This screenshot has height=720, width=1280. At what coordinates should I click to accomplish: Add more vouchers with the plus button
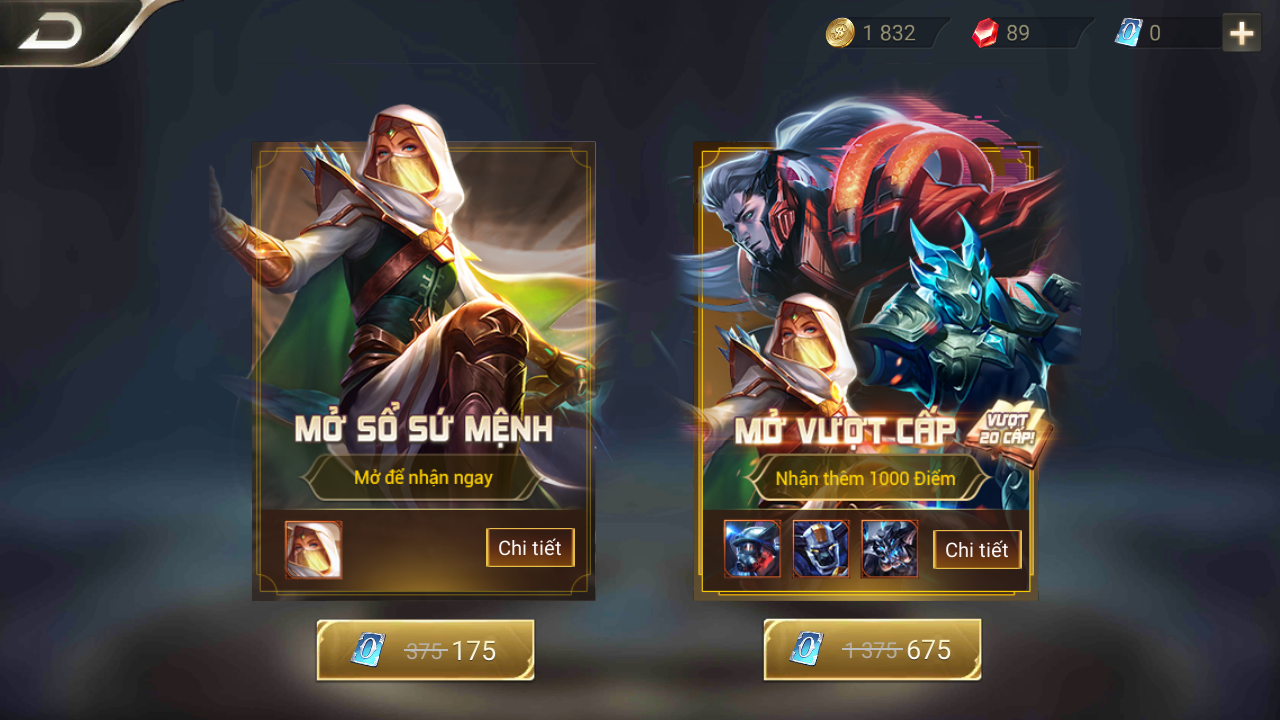point(1241,33)
